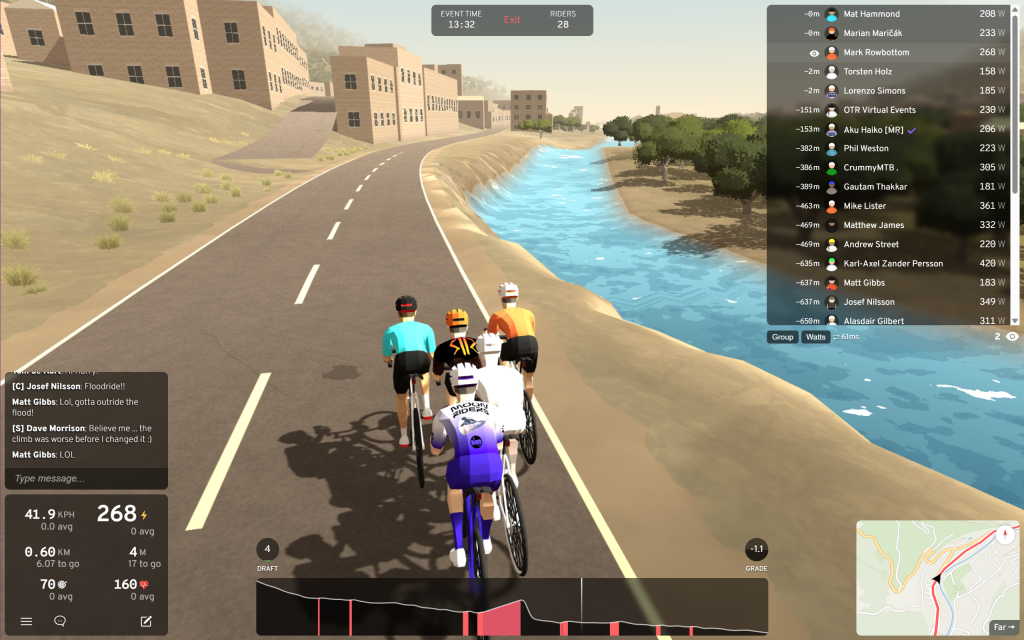Focus the Type message chat field

[x=85, y=479]
